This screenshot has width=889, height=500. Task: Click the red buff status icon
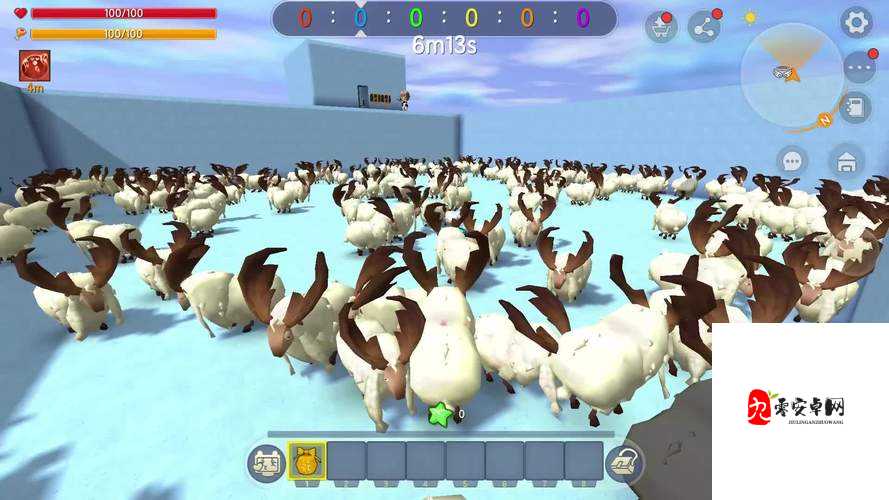tap(34, 66)
